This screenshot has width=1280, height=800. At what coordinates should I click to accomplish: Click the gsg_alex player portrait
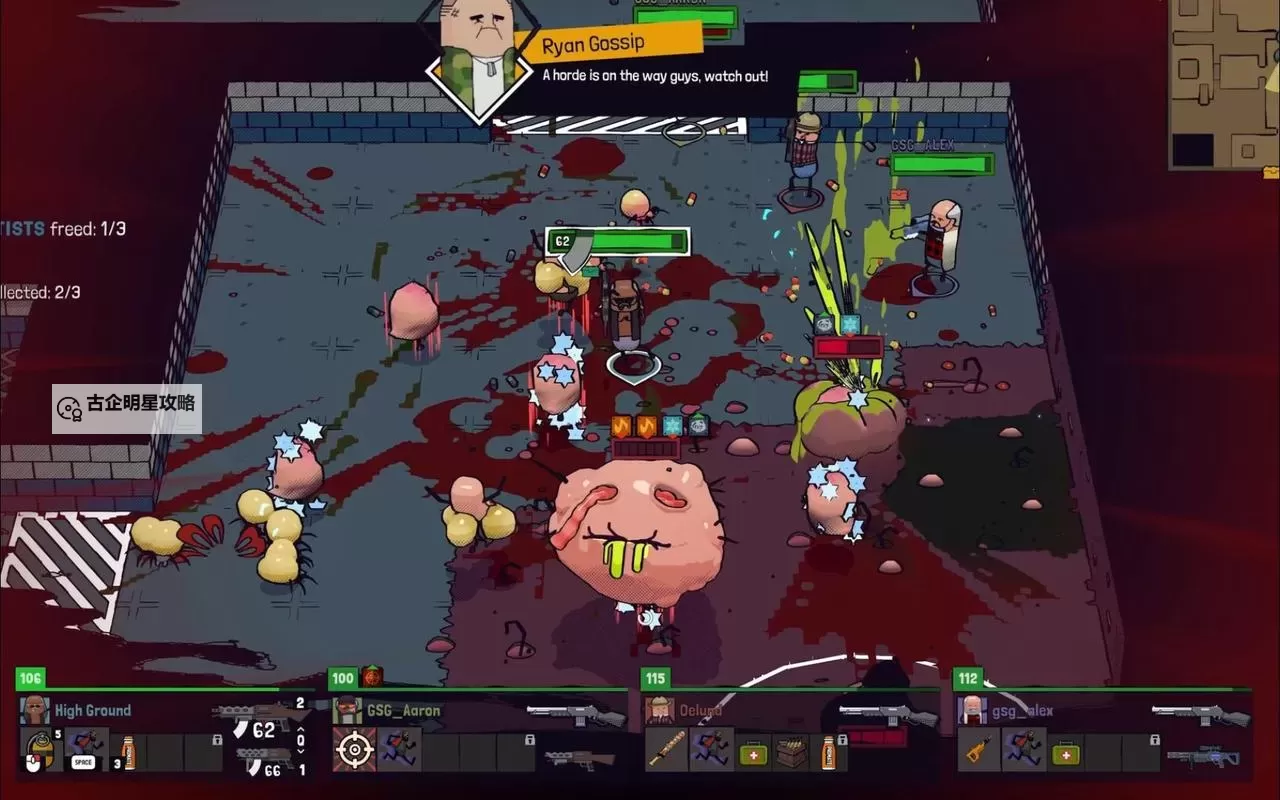point(972,710)
